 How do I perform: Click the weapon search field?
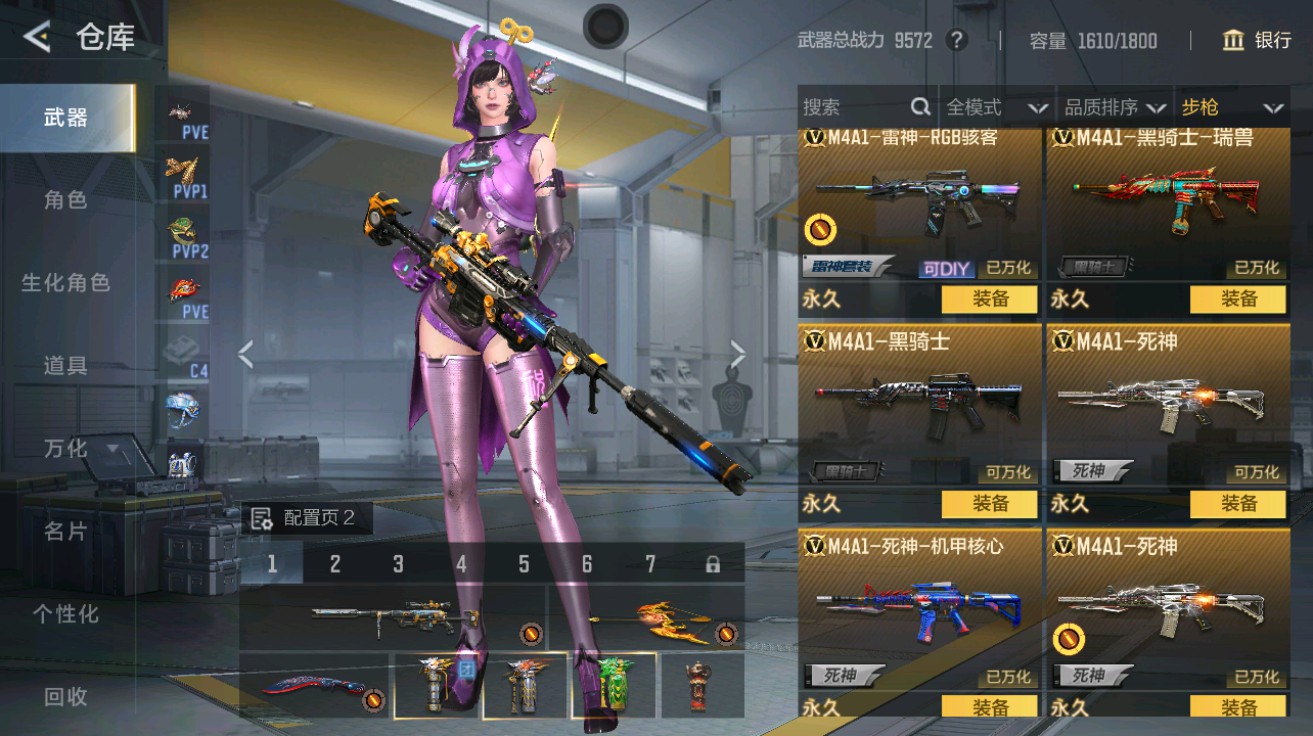point(855,107)
